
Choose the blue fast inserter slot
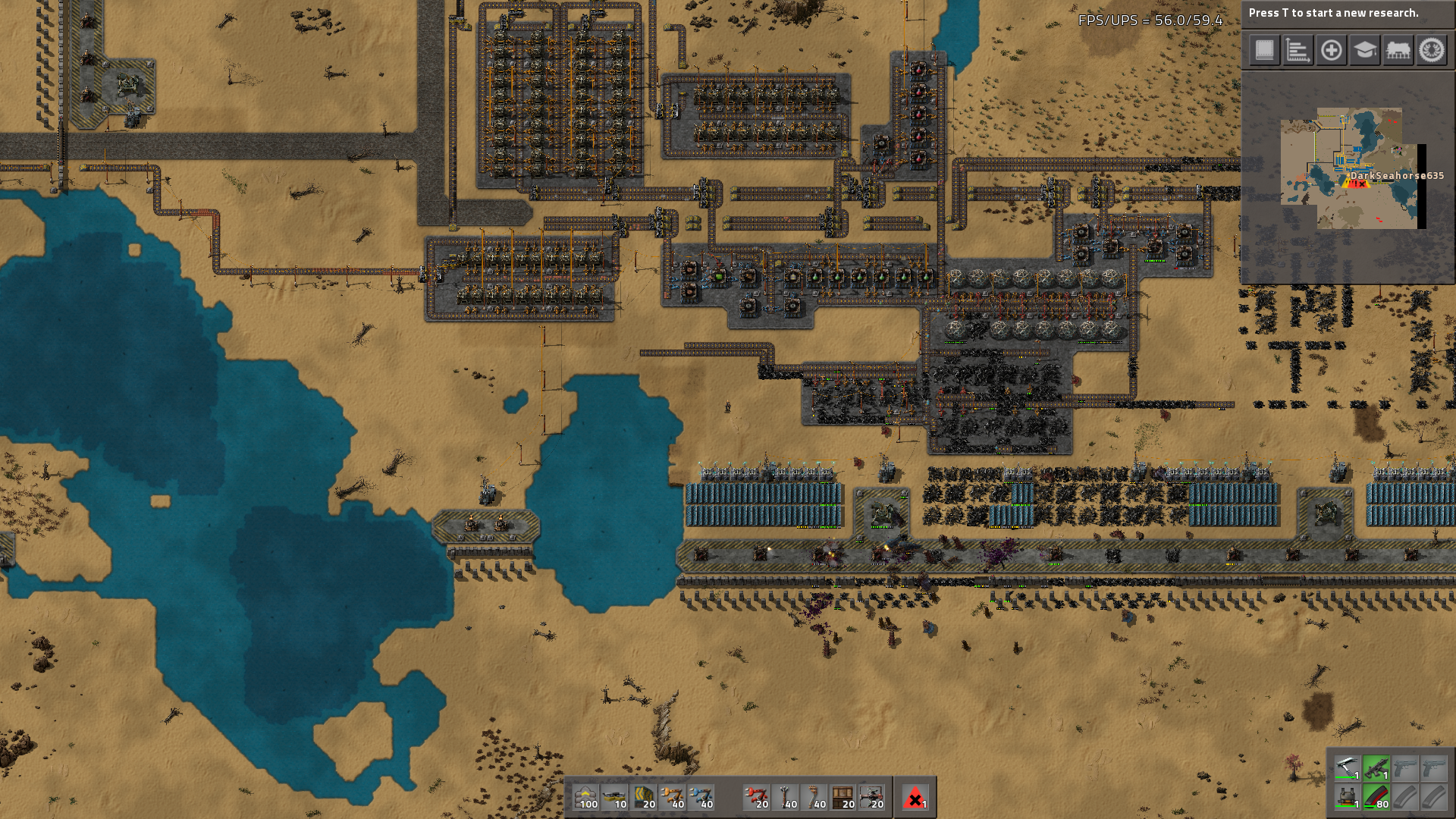click(x=701, y=797)
